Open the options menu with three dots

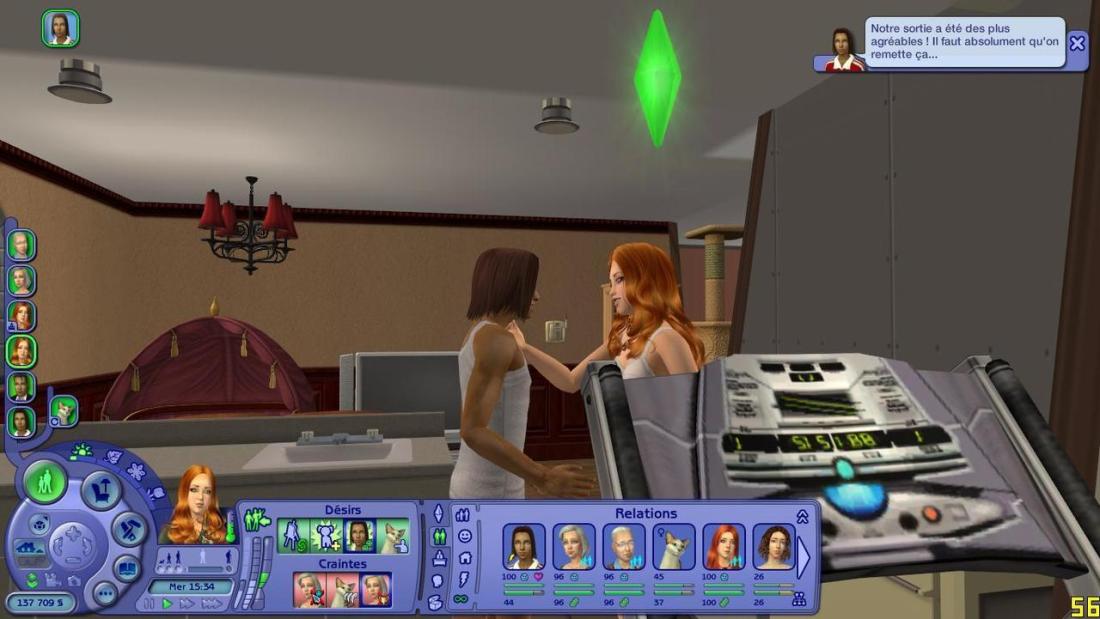(105, 593)
